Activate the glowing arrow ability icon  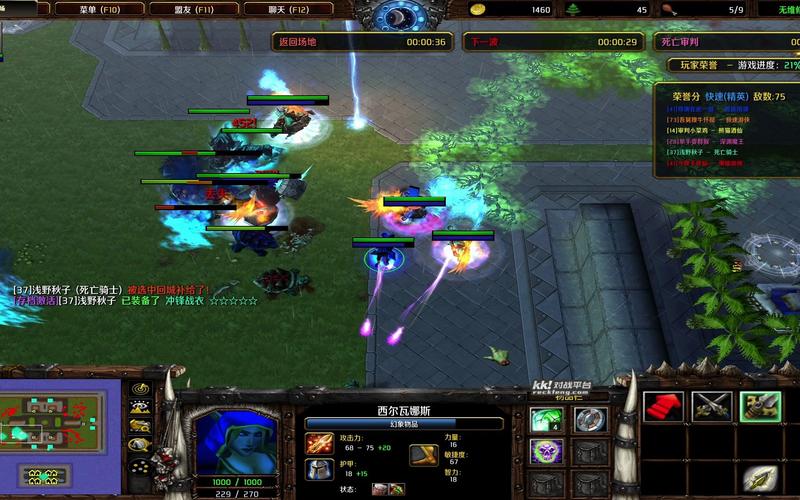tap(758, 478)
